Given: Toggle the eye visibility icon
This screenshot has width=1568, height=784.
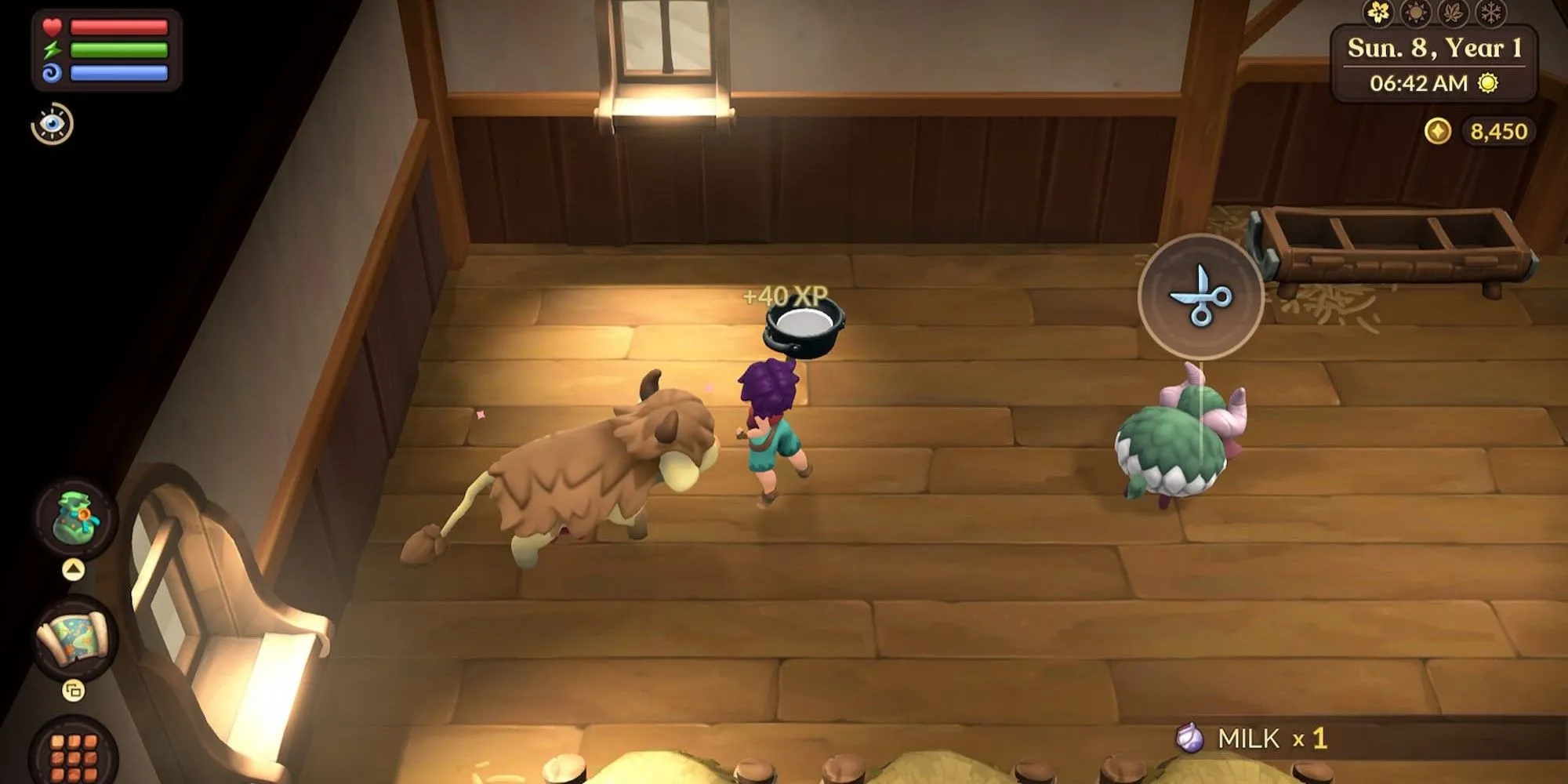Looking at the screenshot, I should (x=53, y=124).
